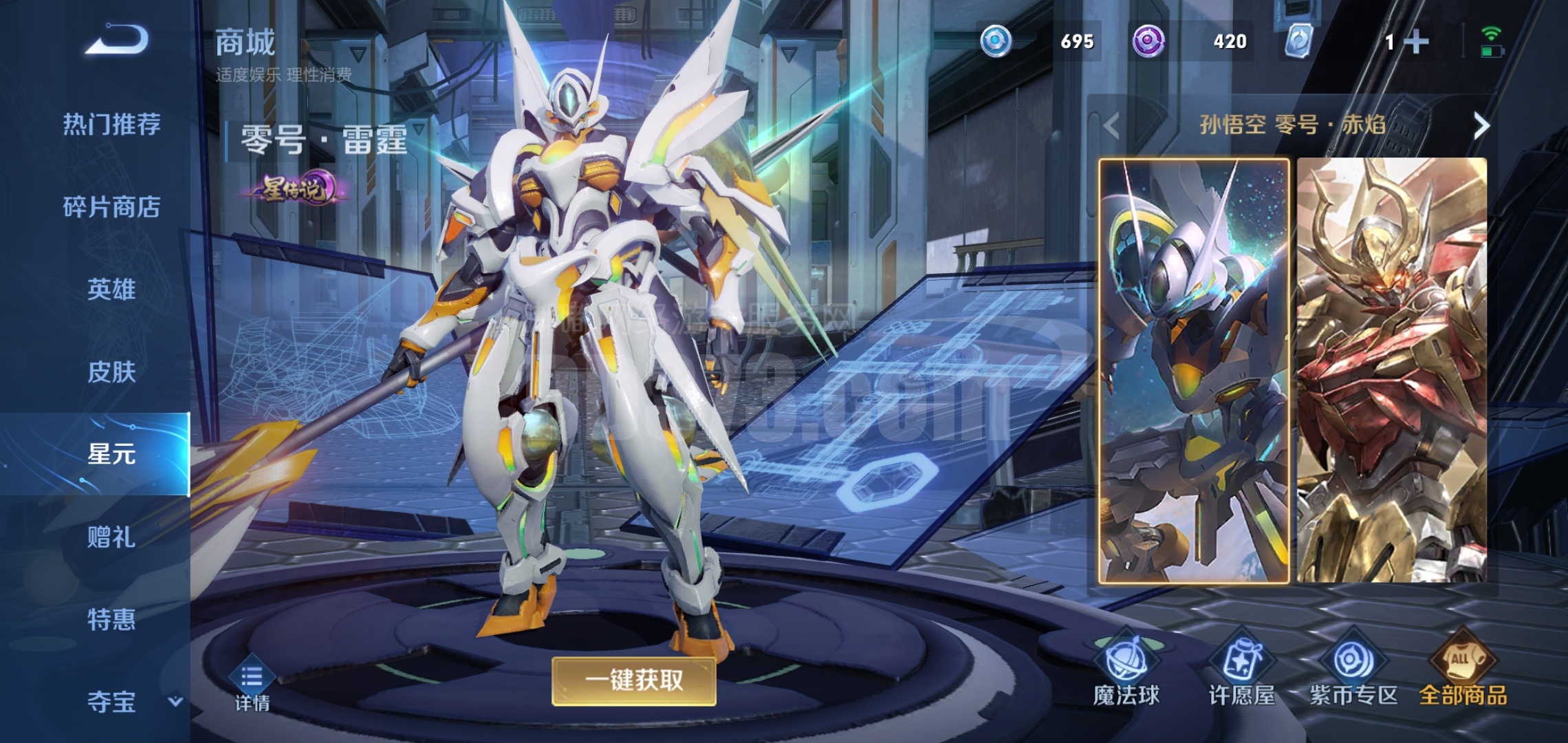This screenshot has width=1568, height=743.
Task: Go back using the return arrow
Action: tap(117, 40)
